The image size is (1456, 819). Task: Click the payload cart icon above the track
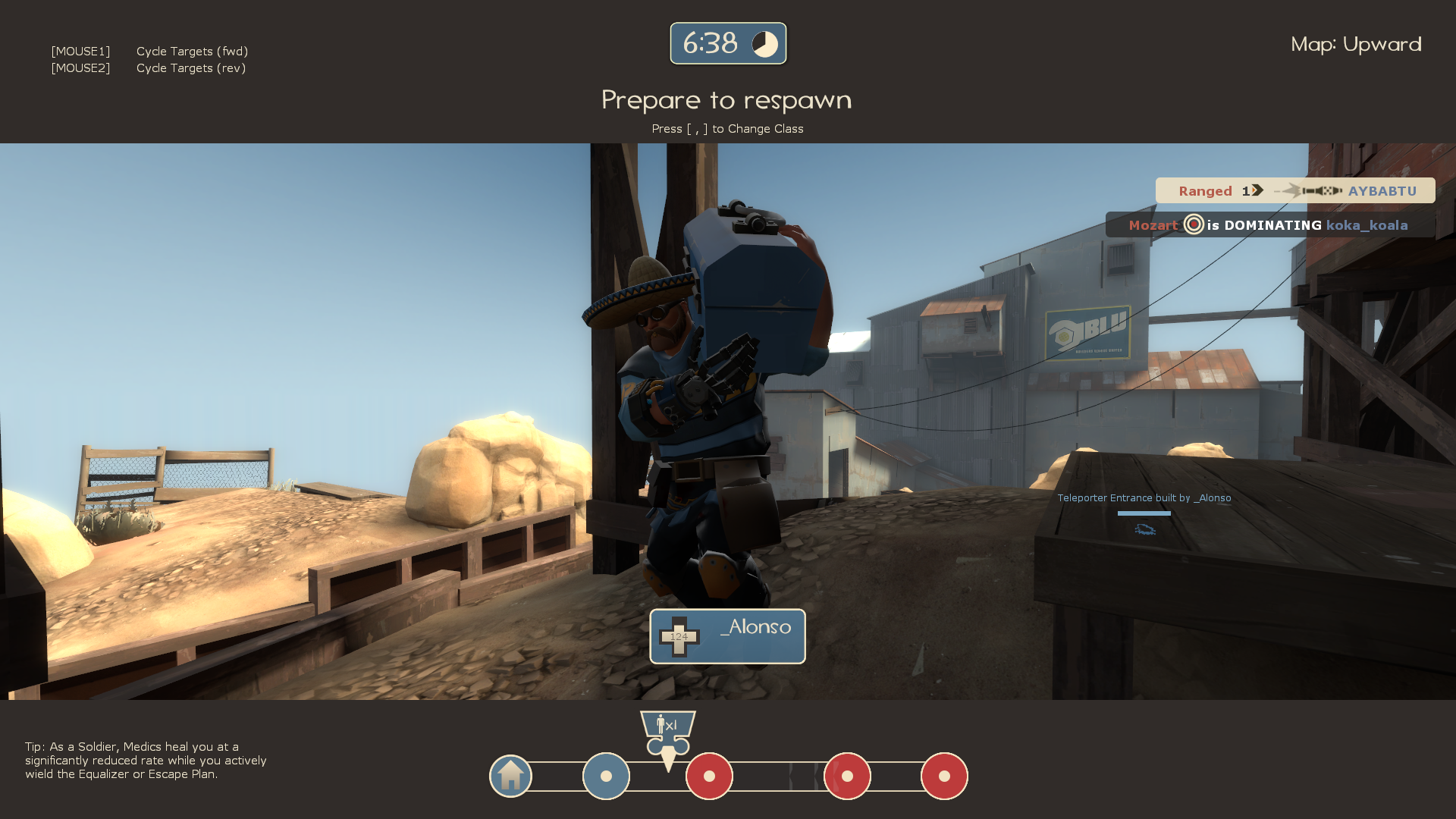[x=667, y=726]
